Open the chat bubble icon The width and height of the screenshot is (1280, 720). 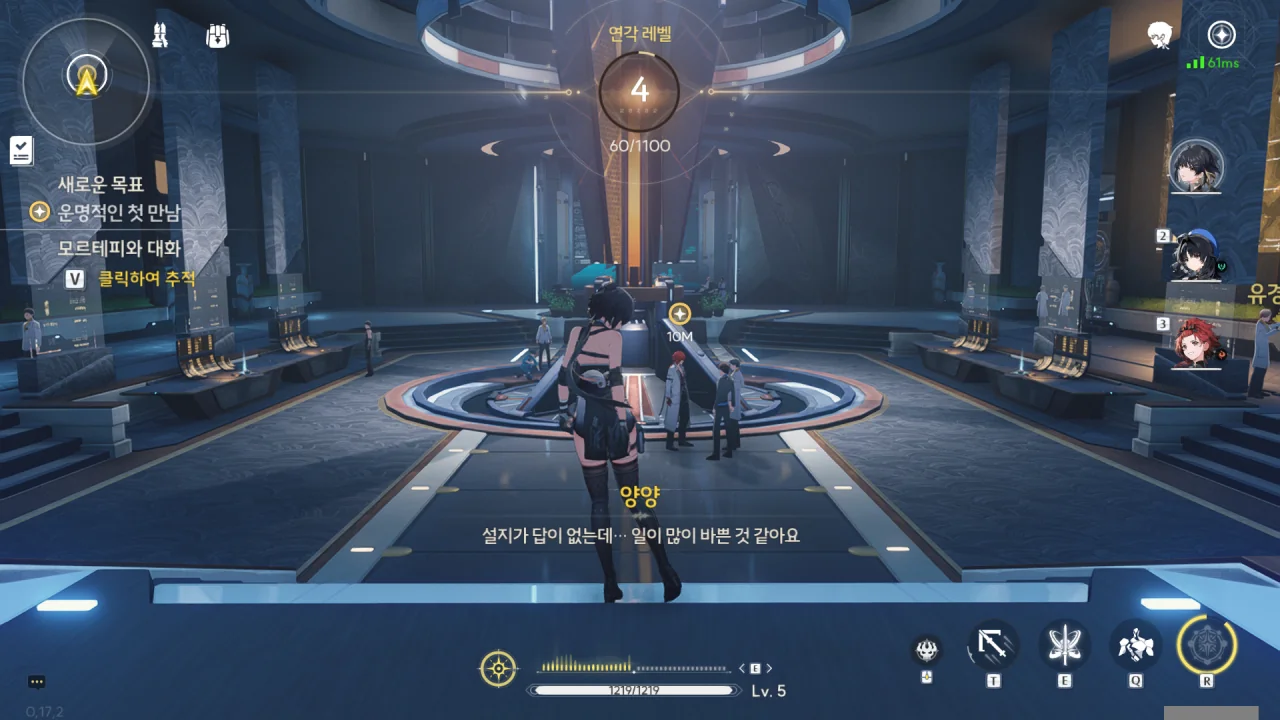37,682
